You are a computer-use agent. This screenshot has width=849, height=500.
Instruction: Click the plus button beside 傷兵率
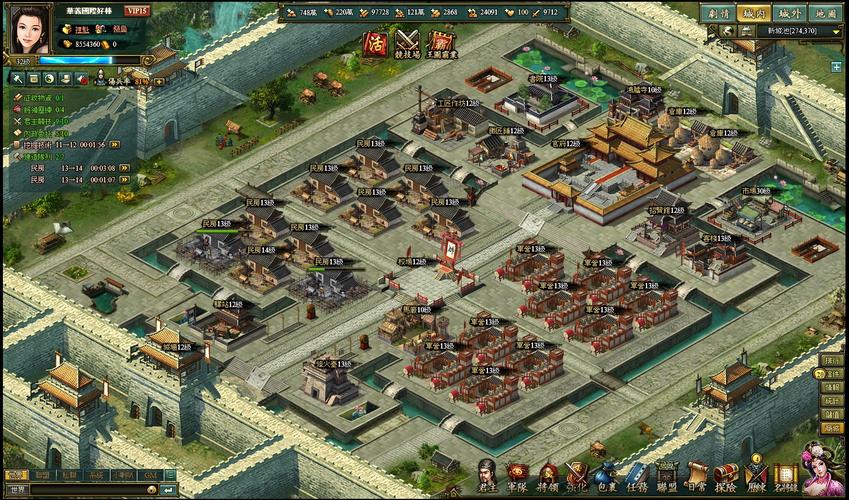point(158,79)
